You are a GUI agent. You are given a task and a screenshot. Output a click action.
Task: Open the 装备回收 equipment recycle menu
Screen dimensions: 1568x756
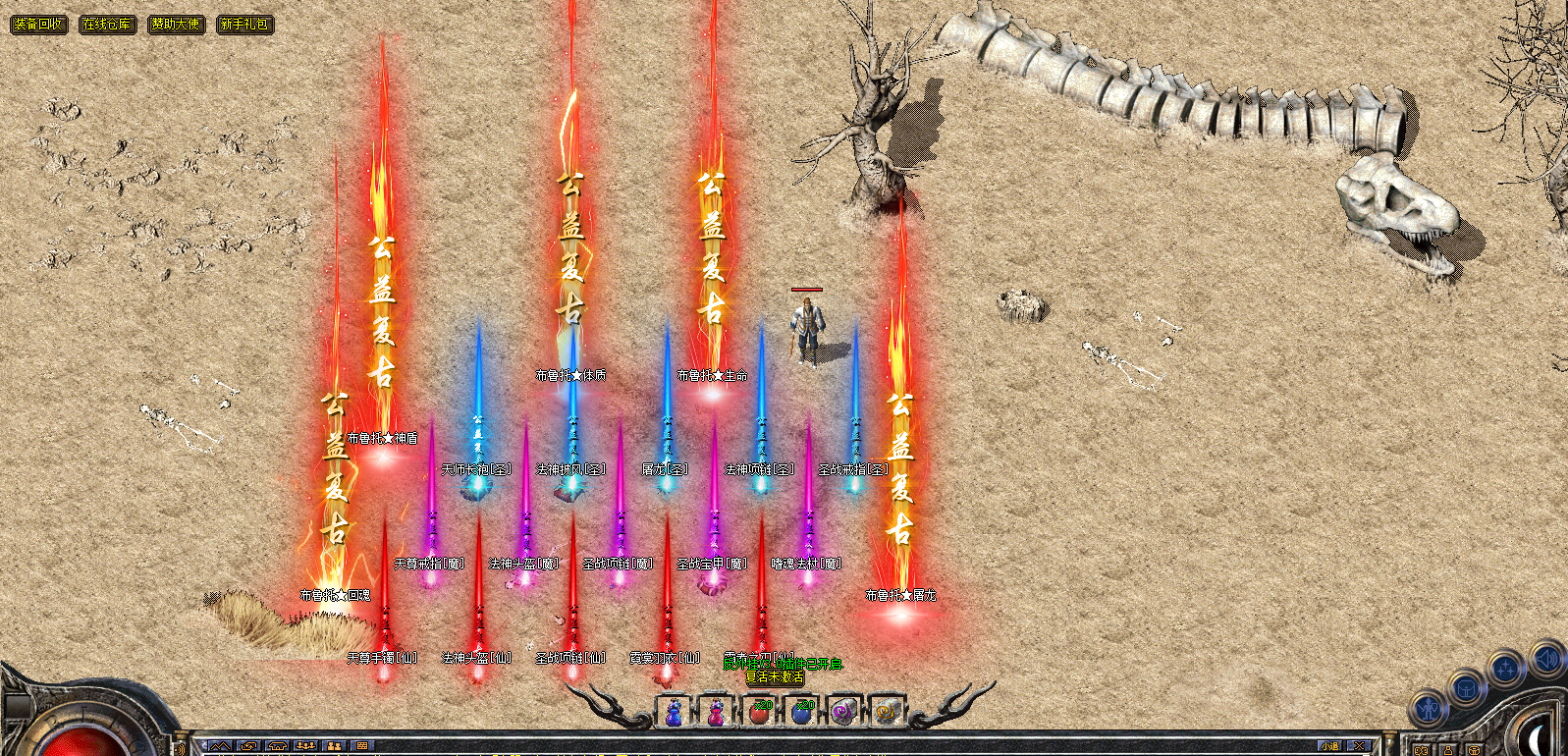[38, 24]
